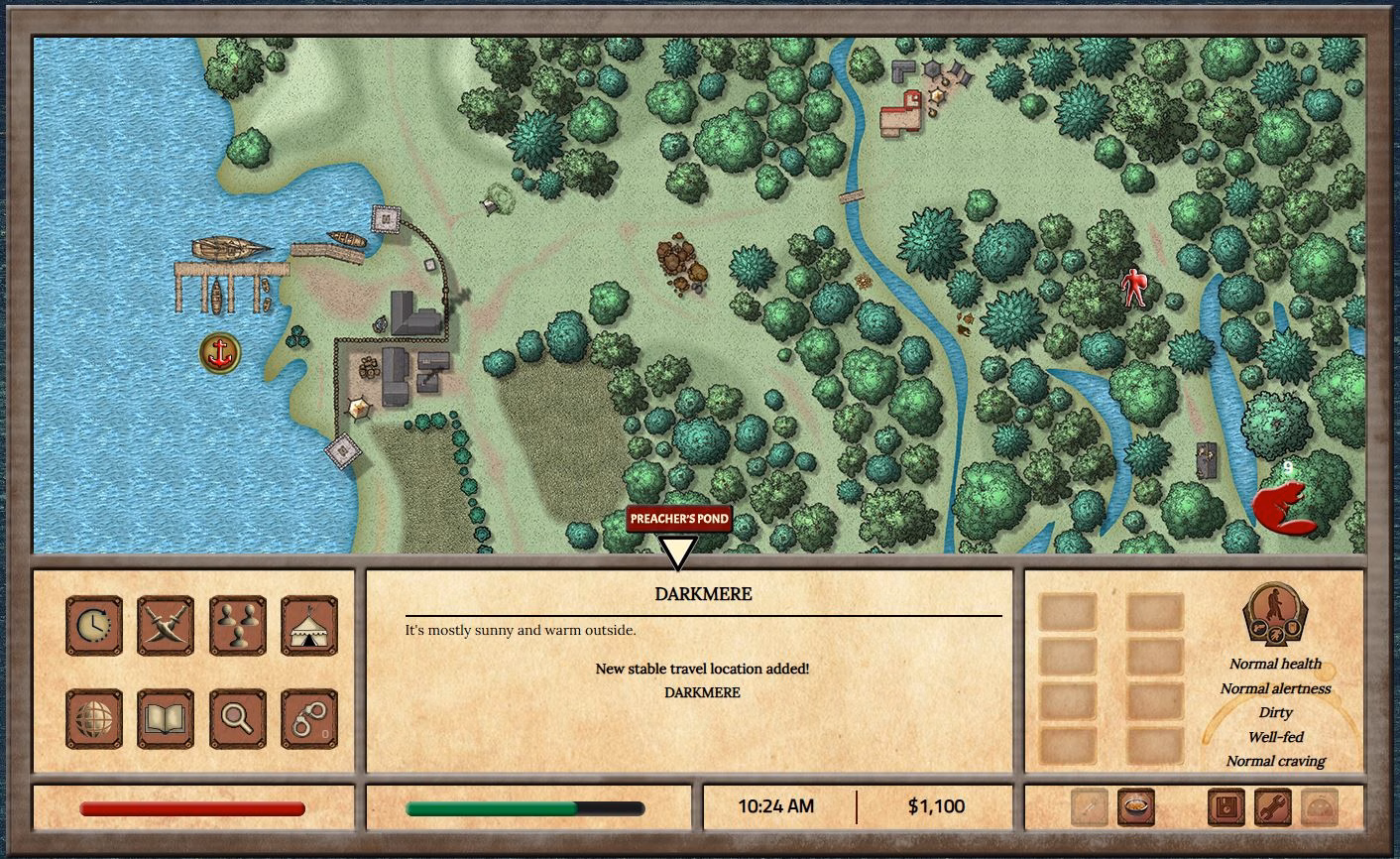Click the handcuffs crime icon
This screenshot has width=1400, height=859.
click(x=308, y=719)
